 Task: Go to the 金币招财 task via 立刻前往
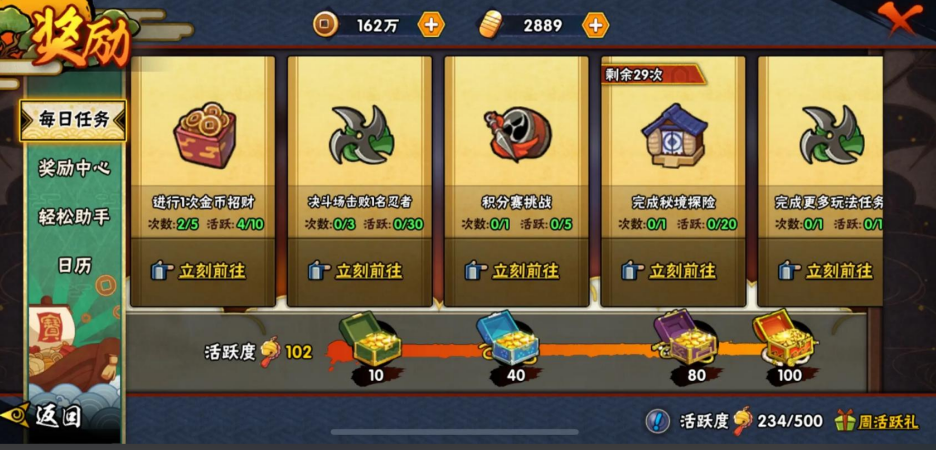click(x=200, y=271)
